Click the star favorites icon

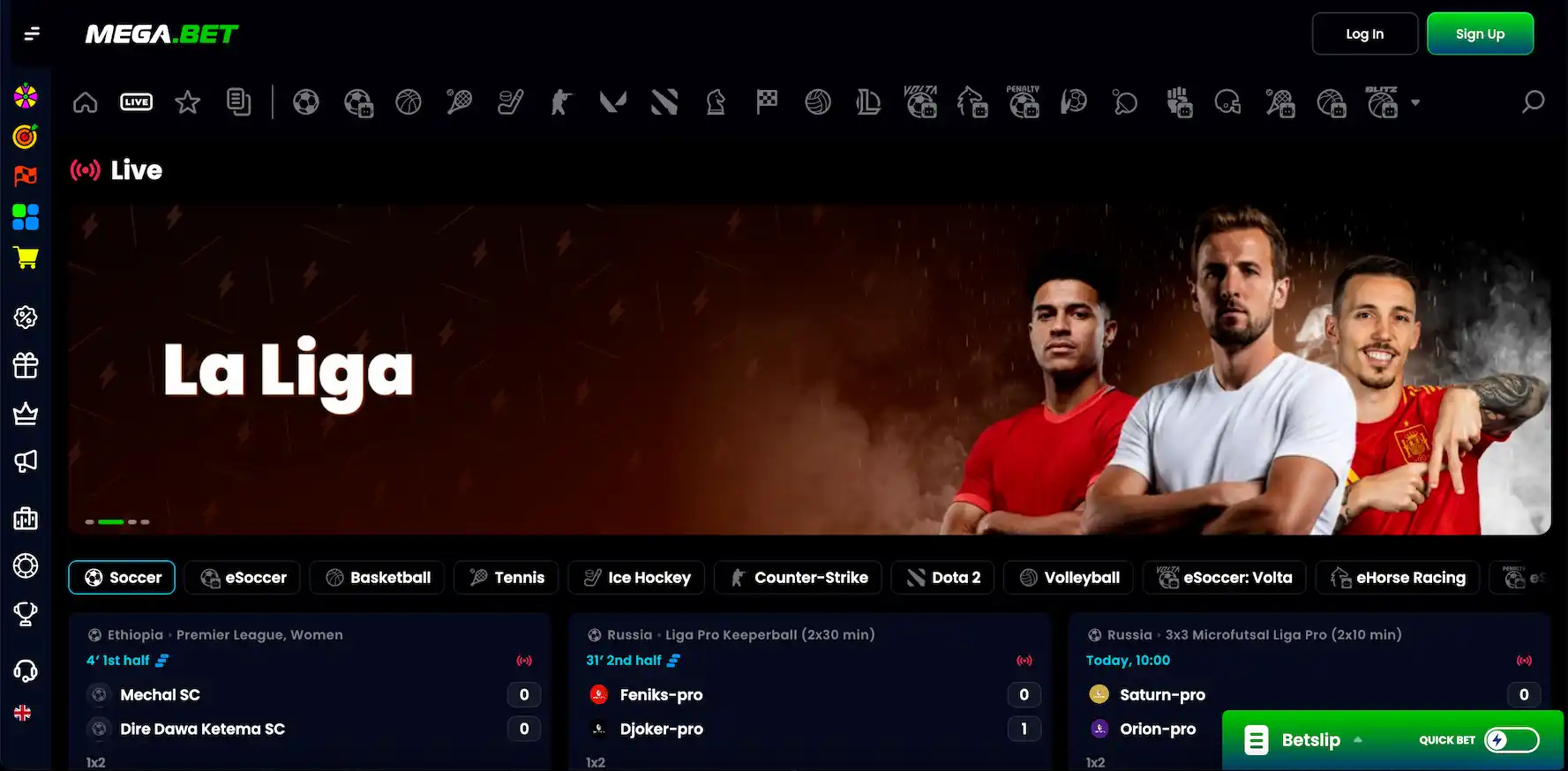(x=187, y=101)
